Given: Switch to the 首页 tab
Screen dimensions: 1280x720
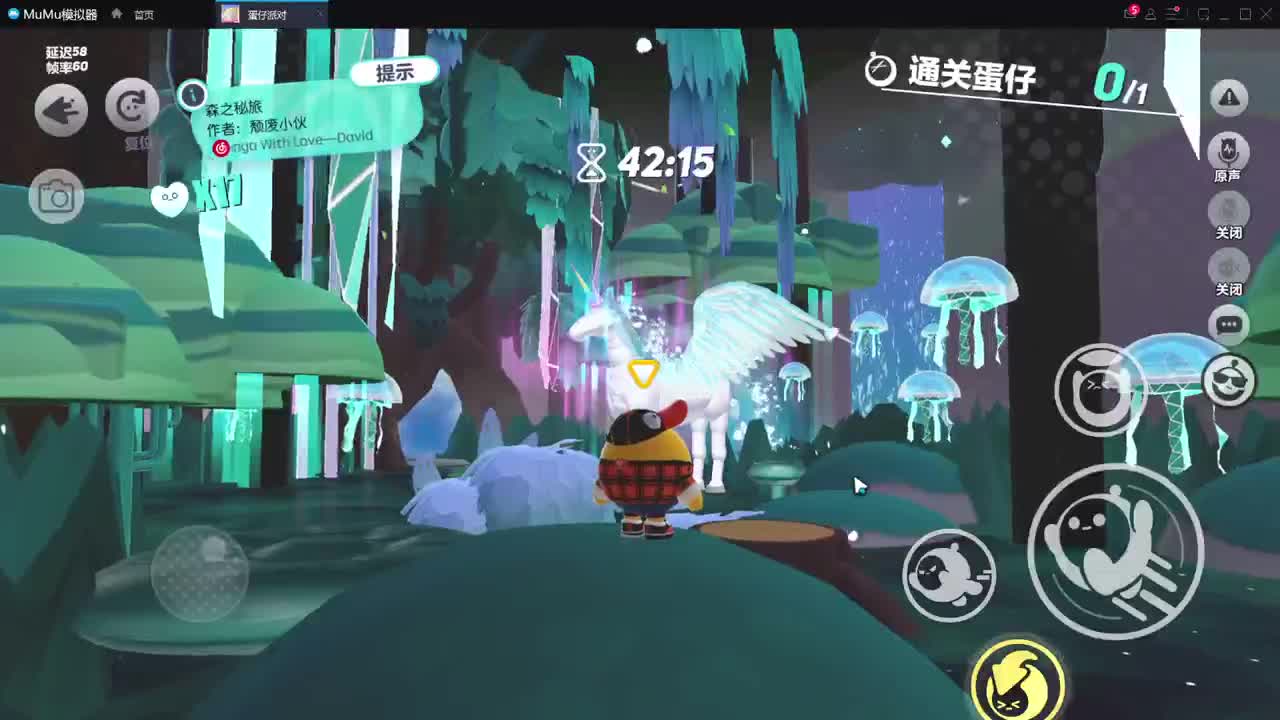Looking at the screenshot, I should coord(143,14).
